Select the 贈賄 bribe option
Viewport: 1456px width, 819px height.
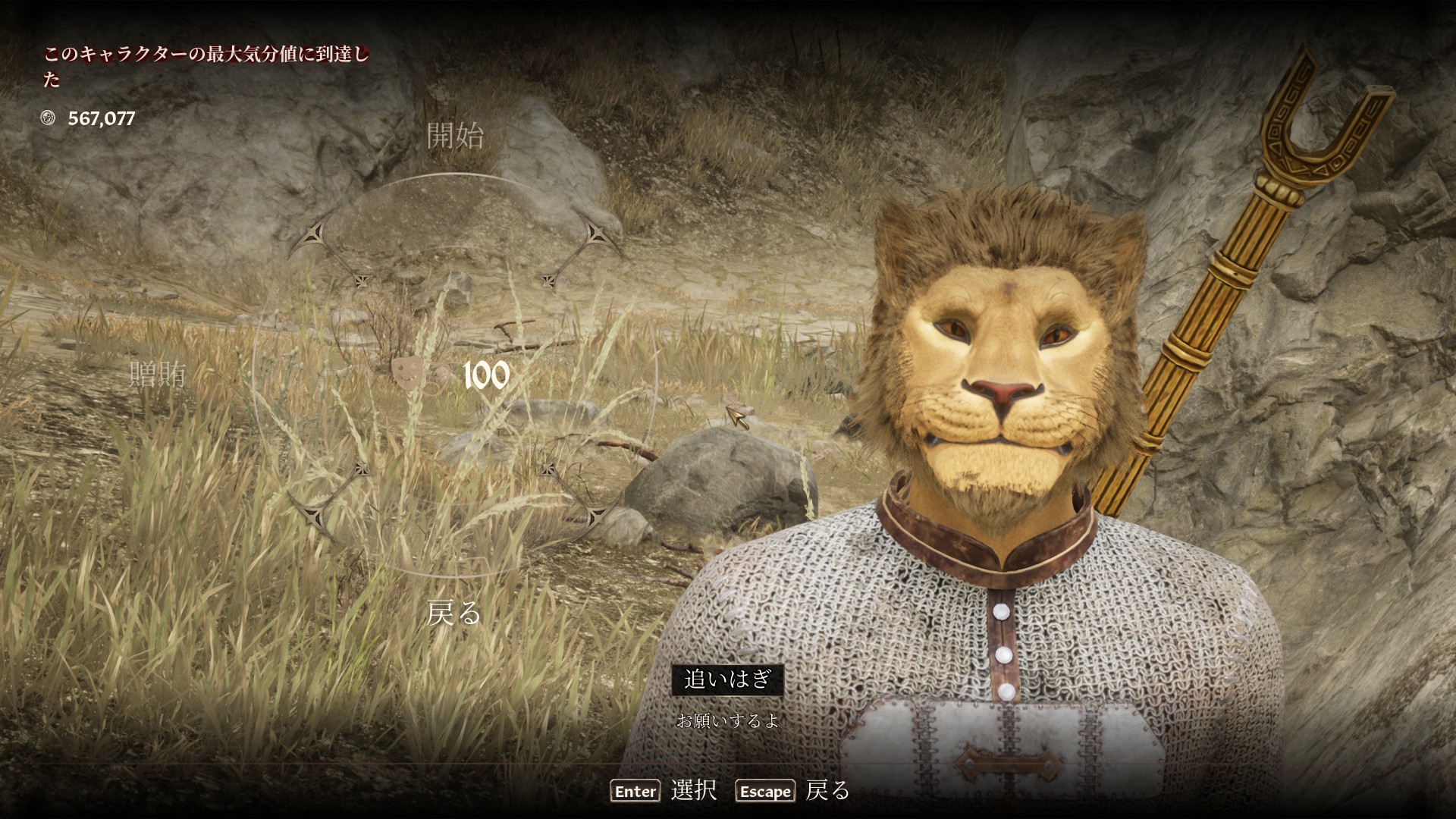(158, 374)
